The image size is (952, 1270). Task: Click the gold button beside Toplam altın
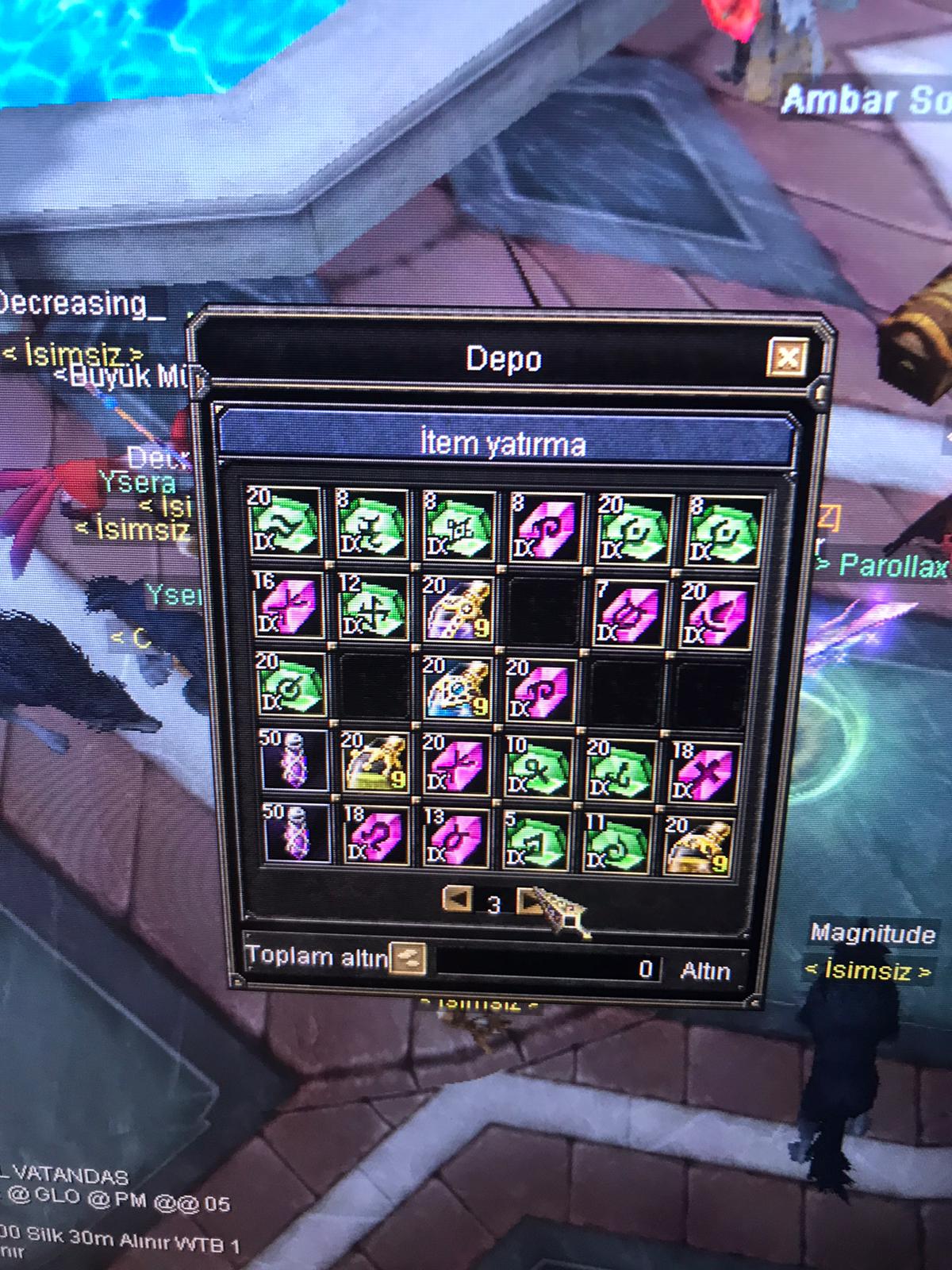pyautogui.click(x=409, y=958)
